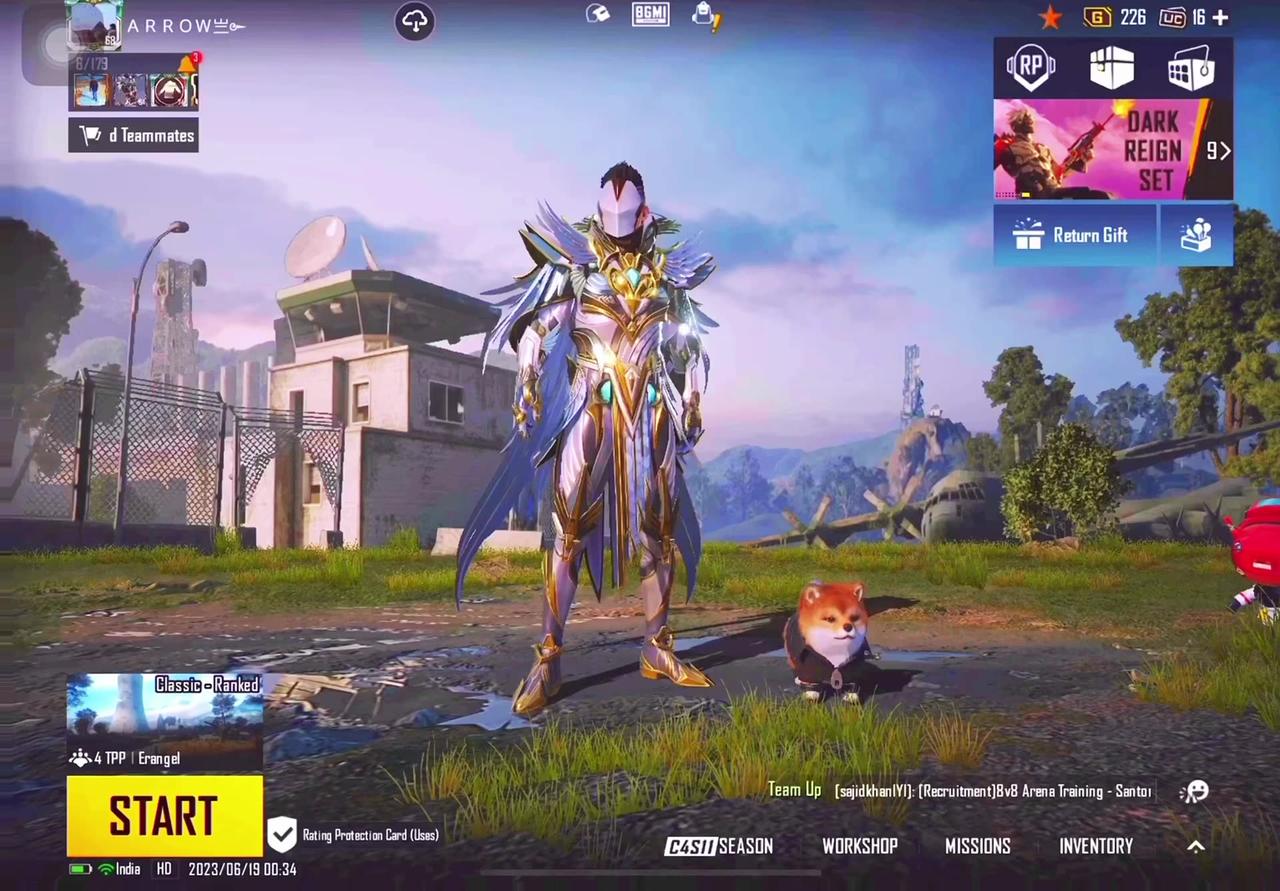Open the shop basket icon
This screenshot has height=891, width=1280.
(1191, 70)
